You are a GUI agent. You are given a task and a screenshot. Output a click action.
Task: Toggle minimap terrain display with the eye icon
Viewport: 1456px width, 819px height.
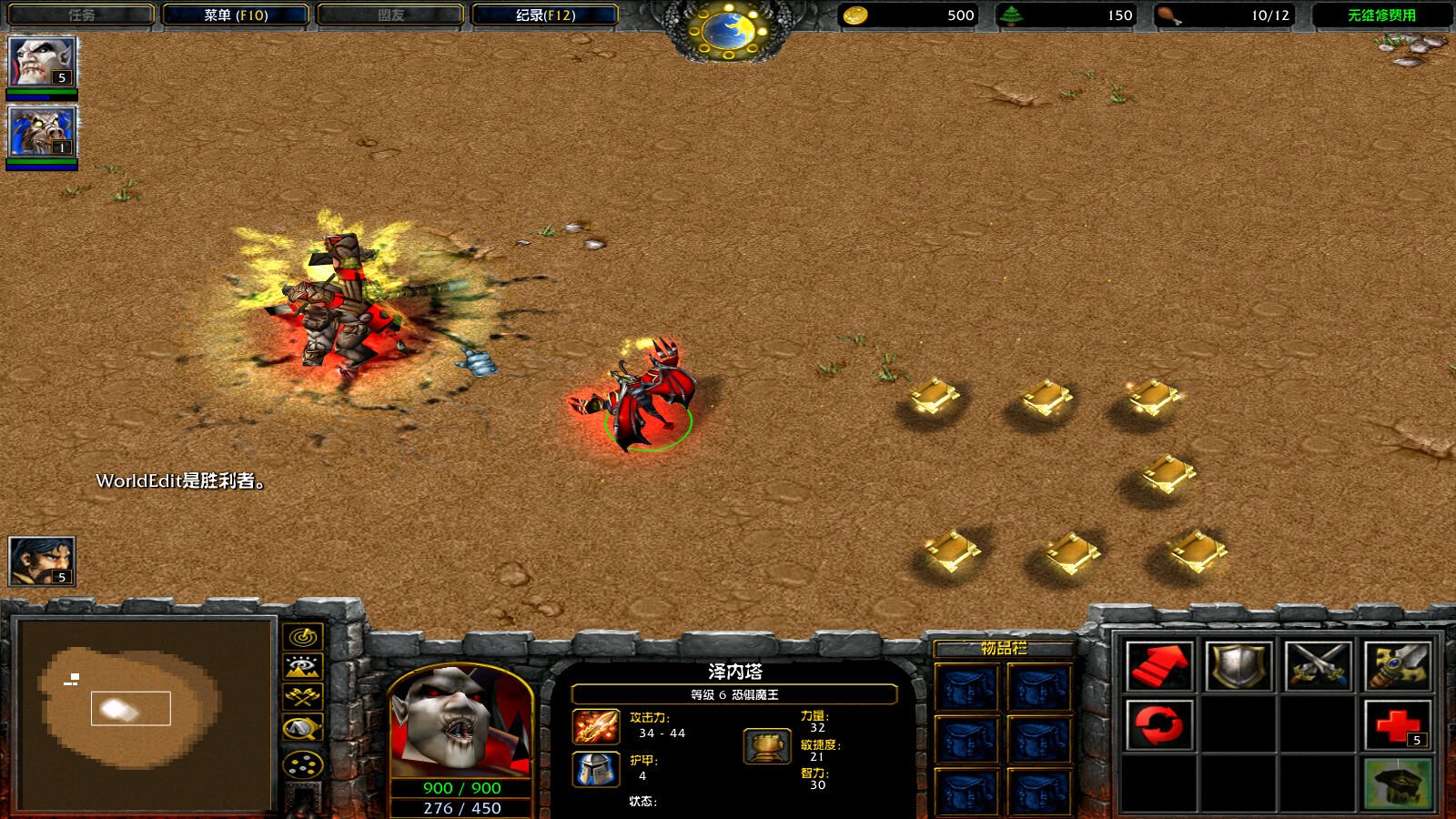click(x=303, y=667)
